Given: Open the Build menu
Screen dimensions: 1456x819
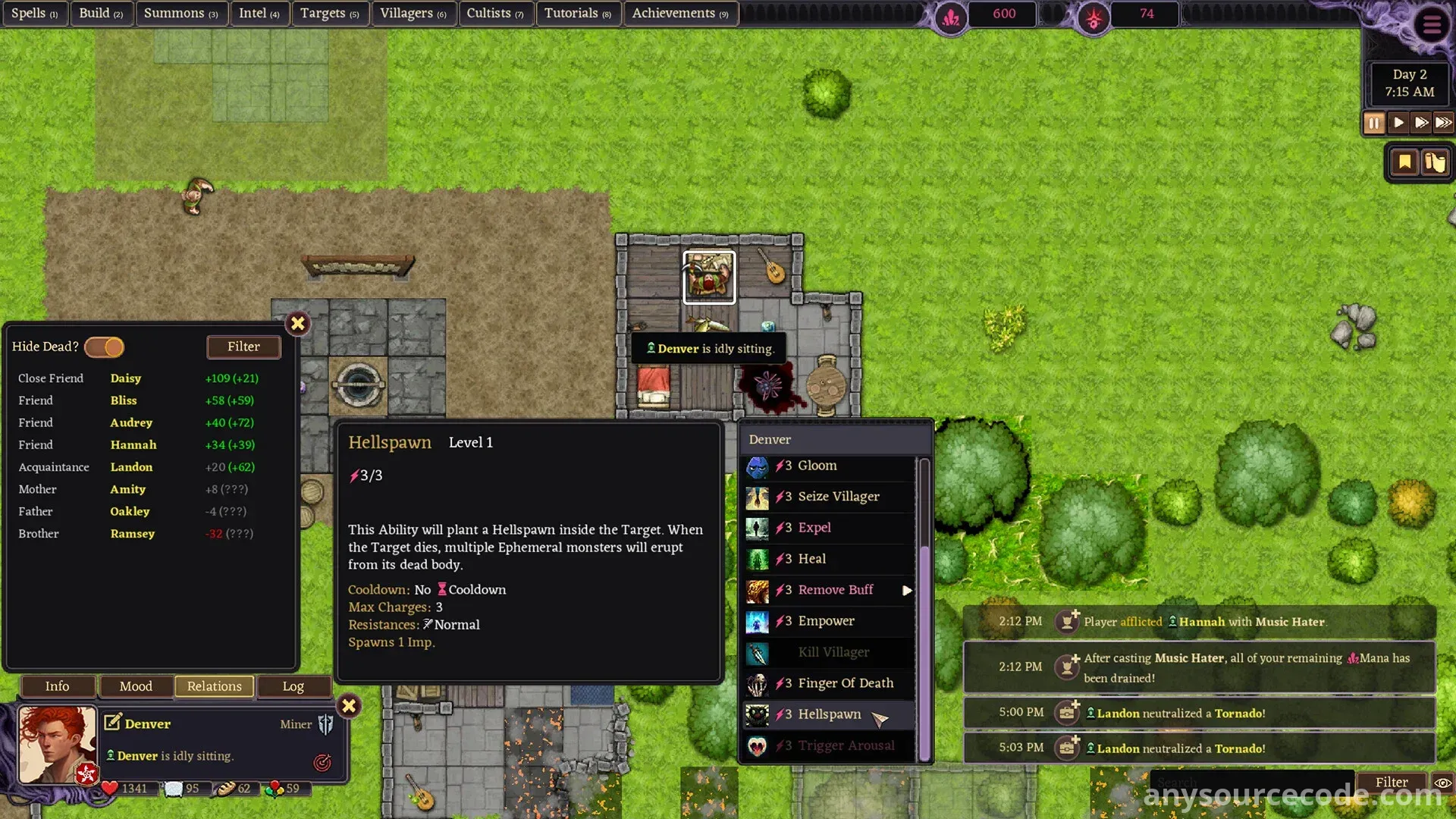Looking at the screenshot, I should [101, 13].
